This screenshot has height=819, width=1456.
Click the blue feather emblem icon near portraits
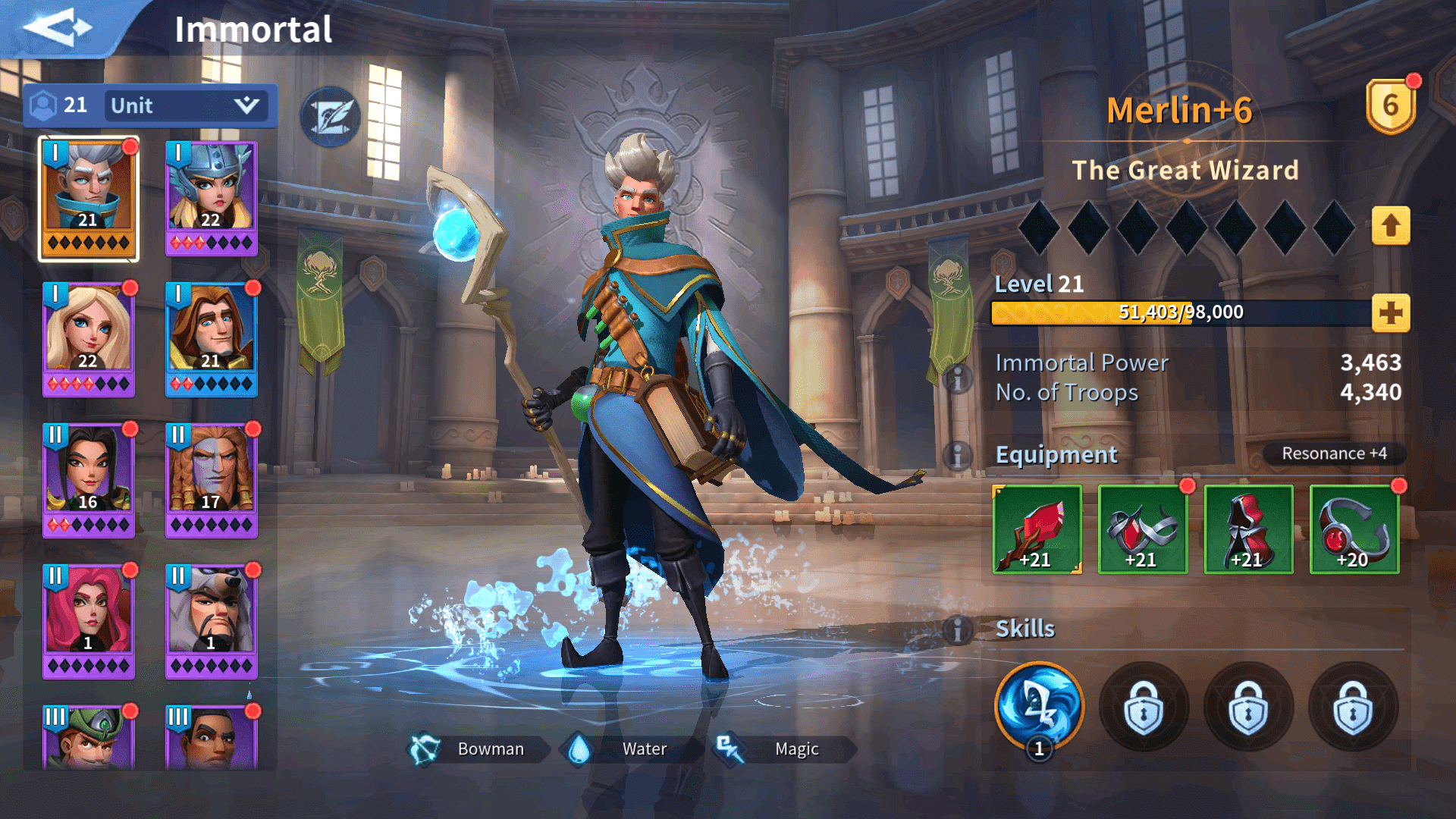[x=330, y=118]
